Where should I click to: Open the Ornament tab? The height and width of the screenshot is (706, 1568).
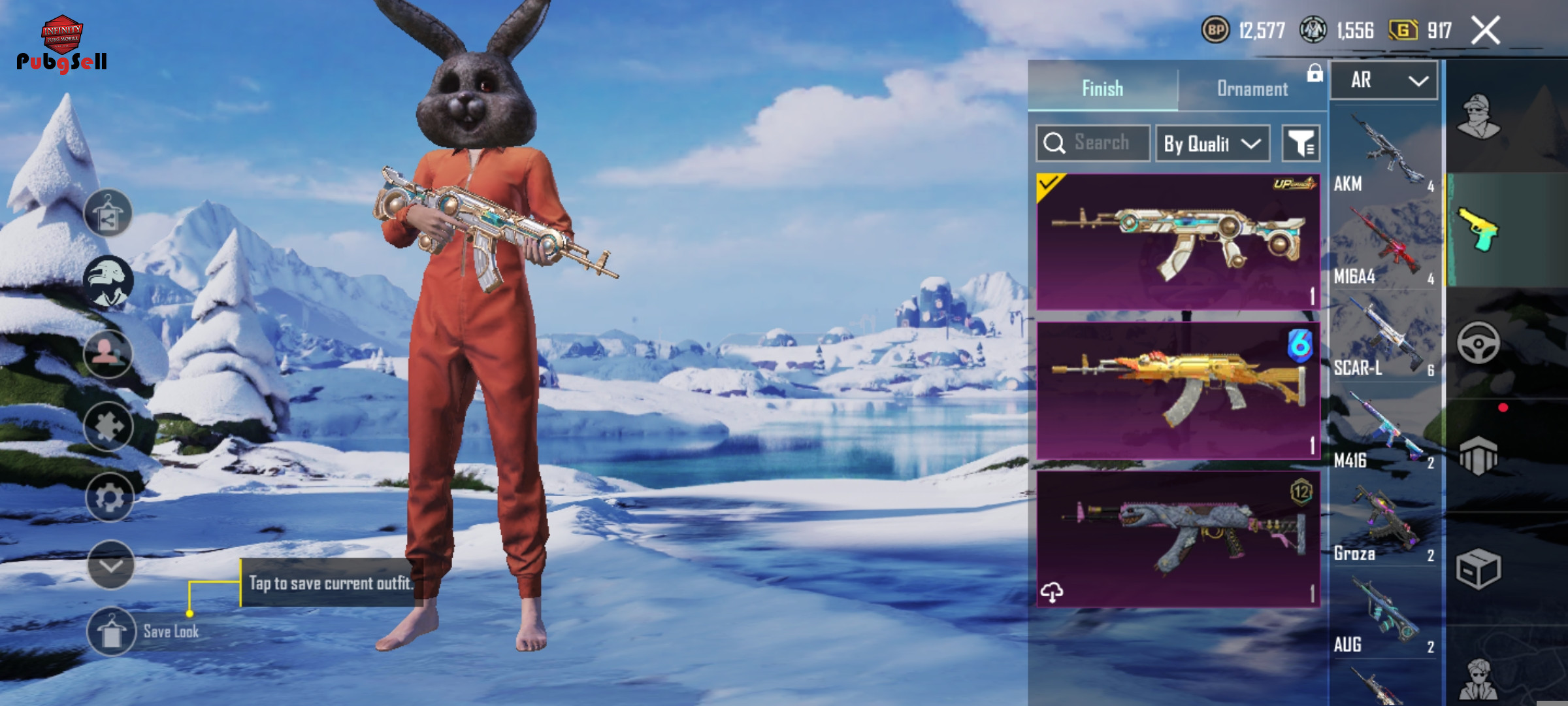coord(1252,88)
